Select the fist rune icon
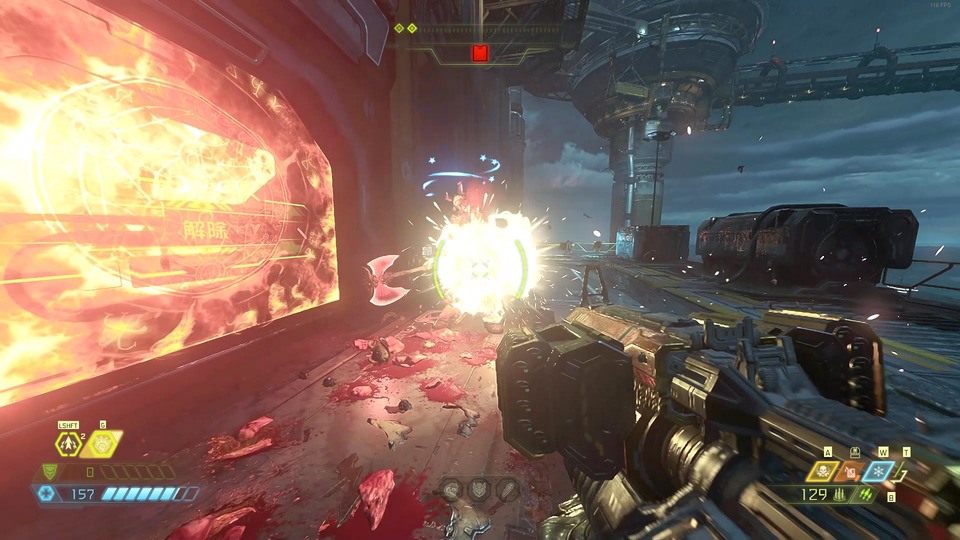 [x=452, y=489]
